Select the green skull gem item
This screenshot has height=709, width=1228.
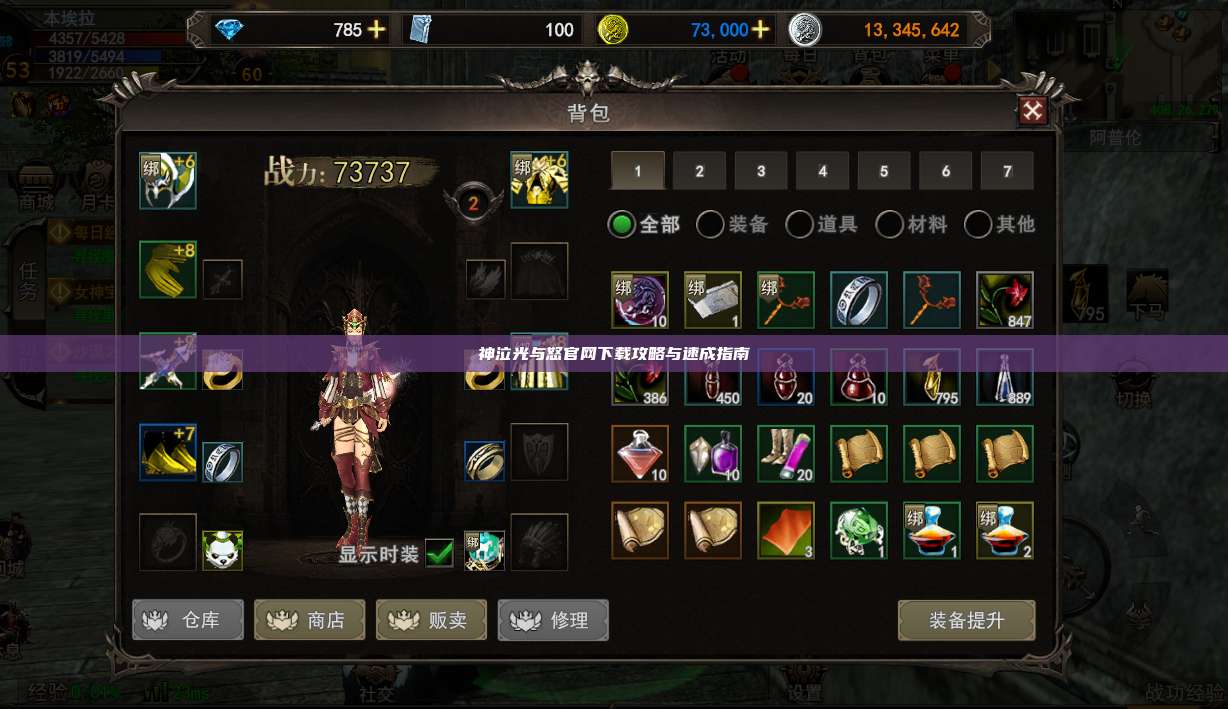coord(859,530)
